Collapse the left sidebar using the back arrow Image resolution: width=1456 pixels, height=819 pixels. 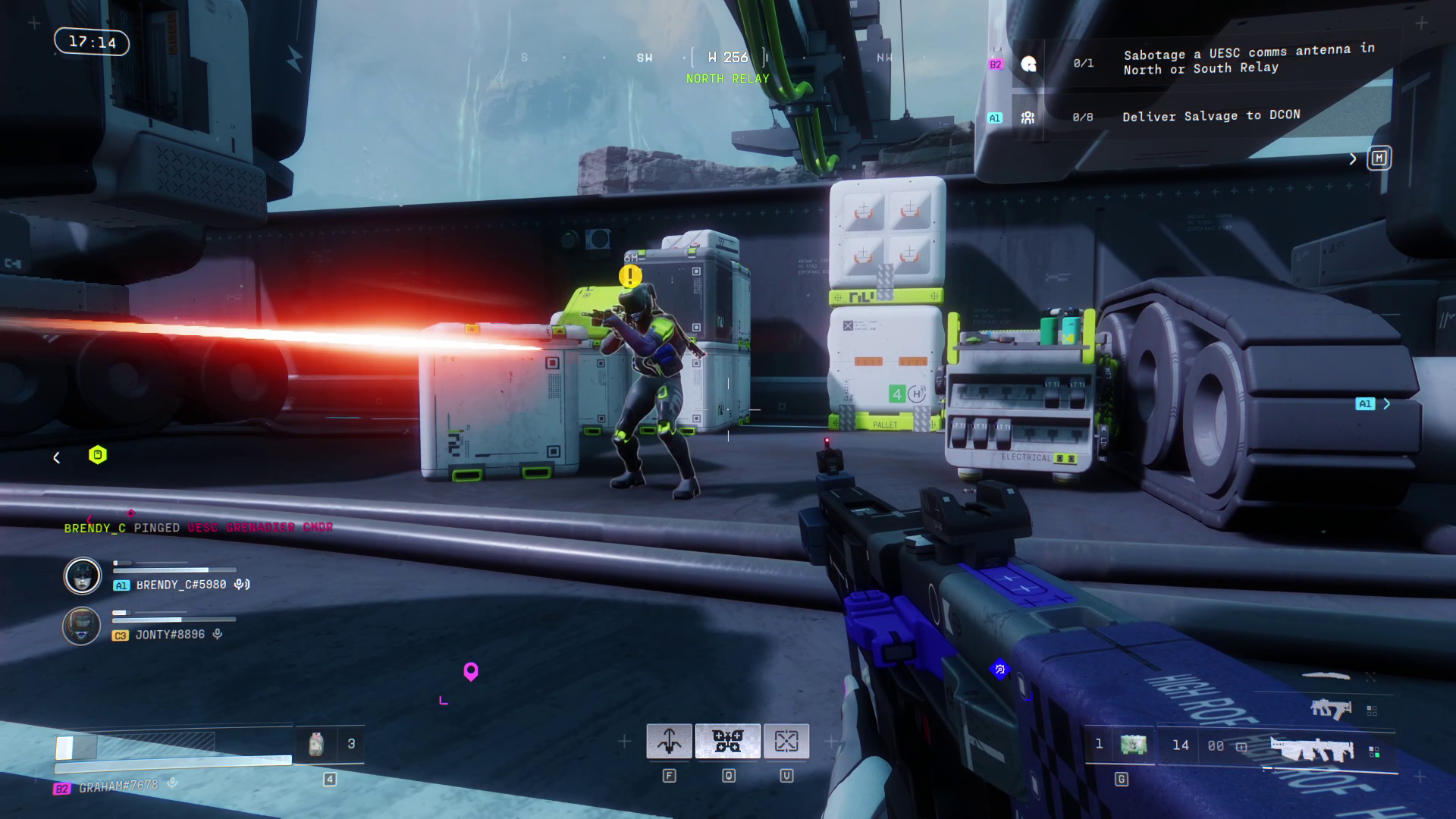[56, 457]
